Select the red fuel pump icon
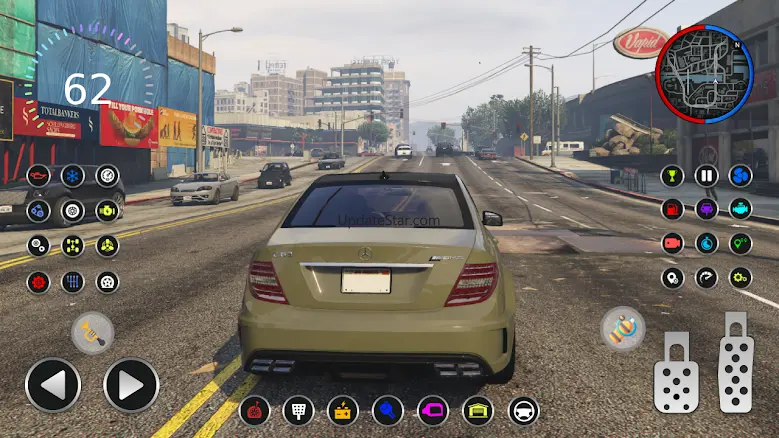 click(x=673, y=210)
